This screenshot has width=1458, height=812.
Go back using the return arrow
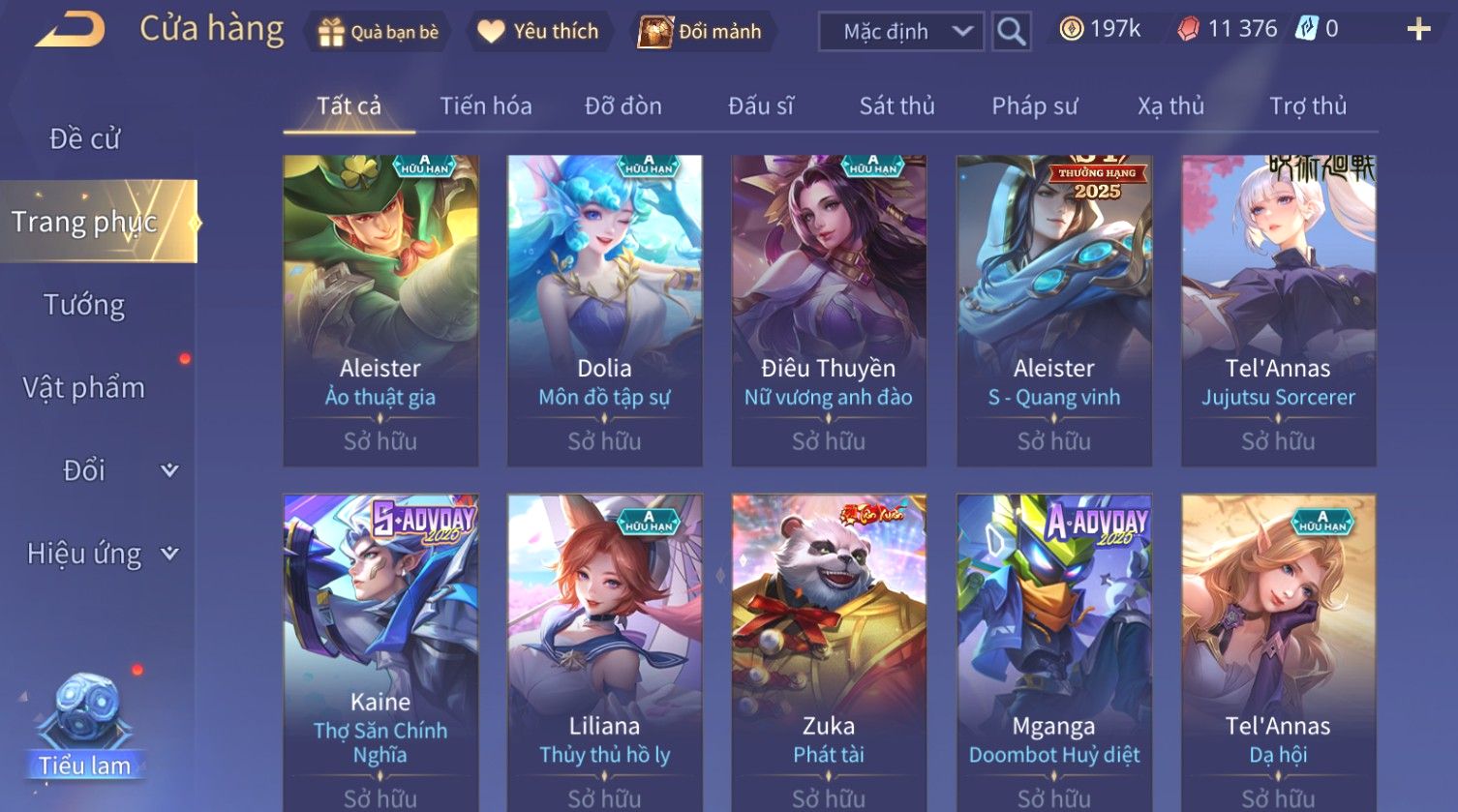point(70,30)
